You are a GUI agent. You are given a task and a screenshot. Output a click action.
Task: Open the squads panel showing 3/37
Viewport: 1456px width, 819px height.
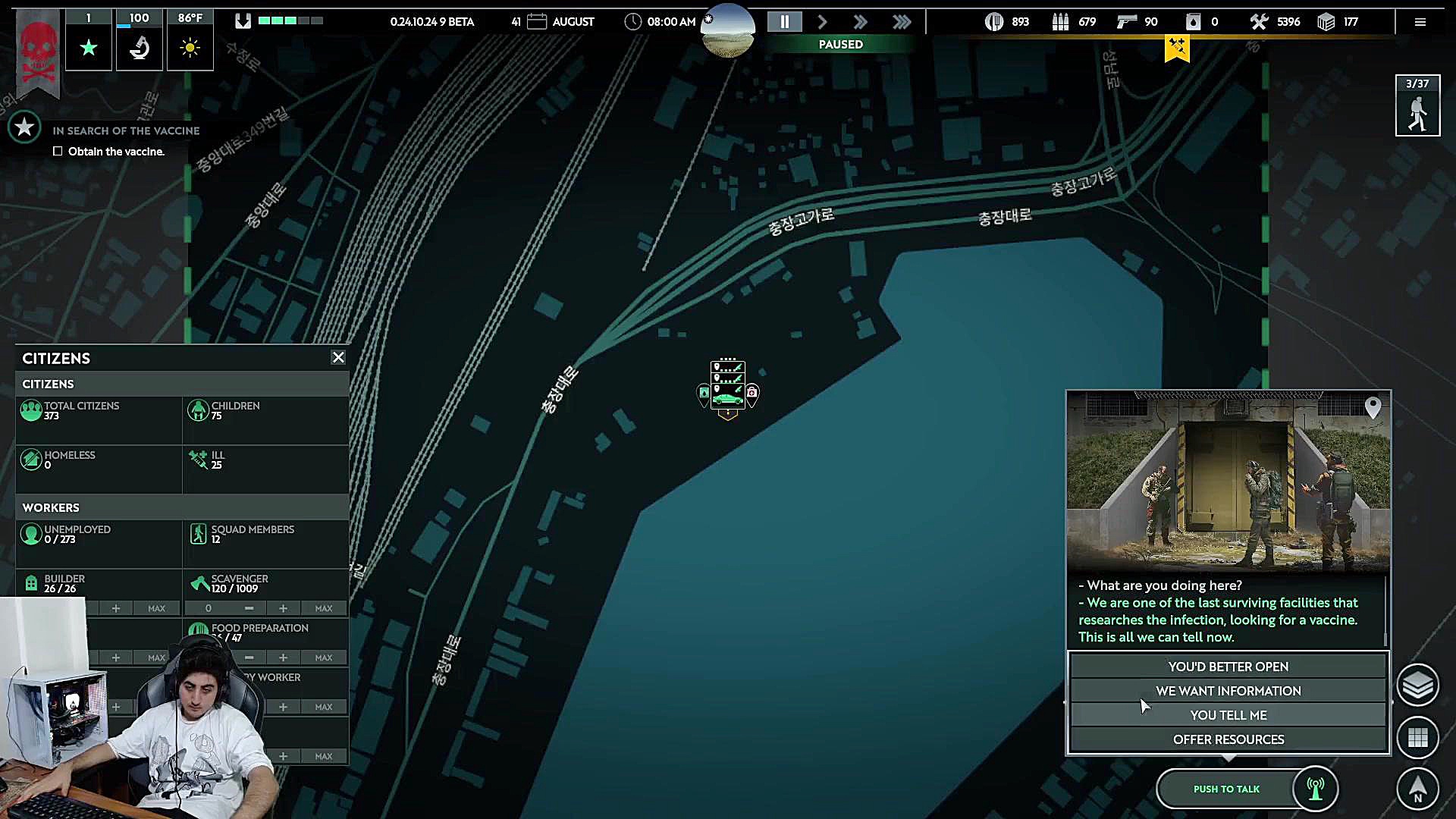click(1417, 106)
